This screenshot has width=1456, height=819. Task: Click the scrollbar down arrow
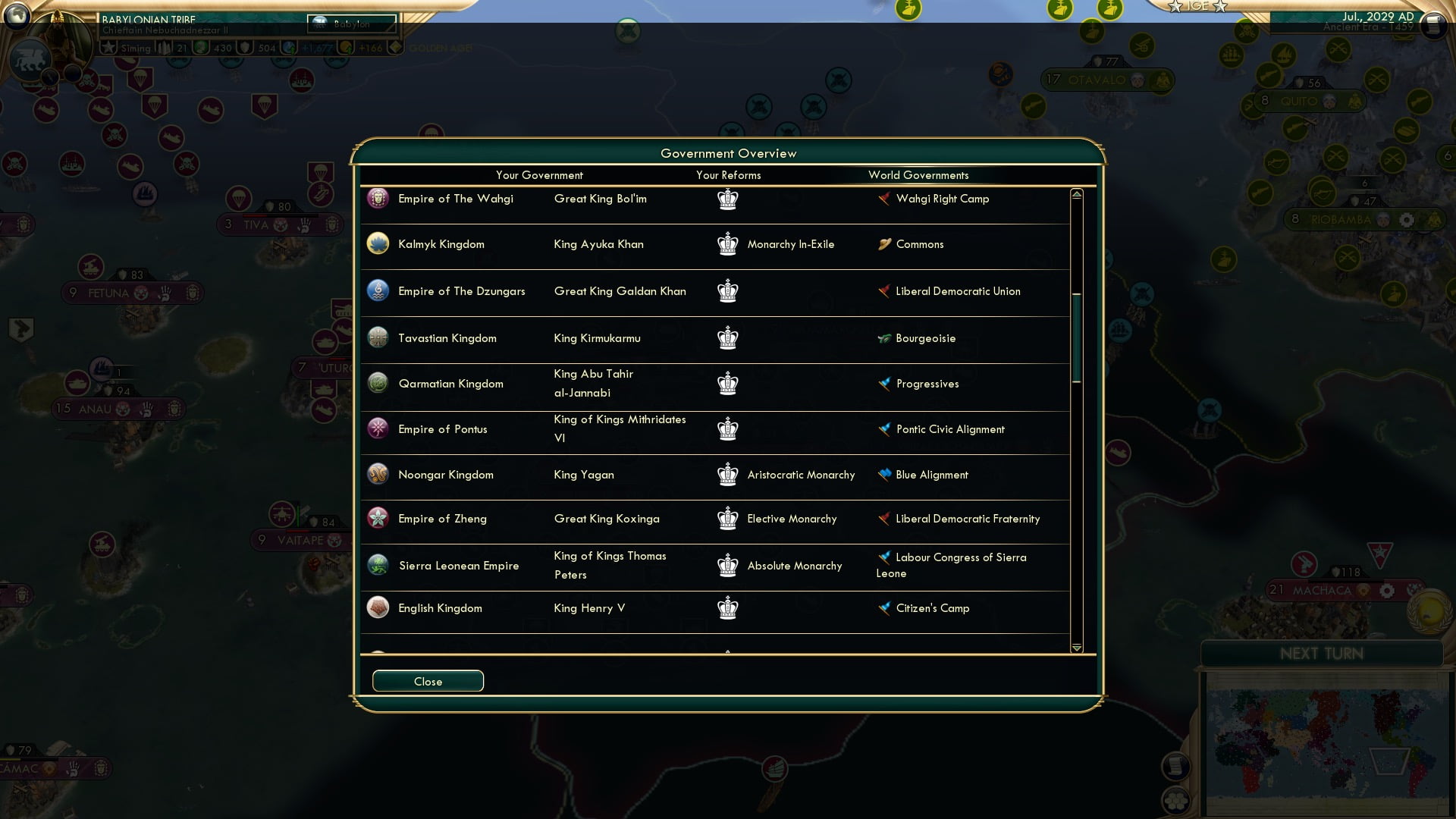[x=1076, y=648]
